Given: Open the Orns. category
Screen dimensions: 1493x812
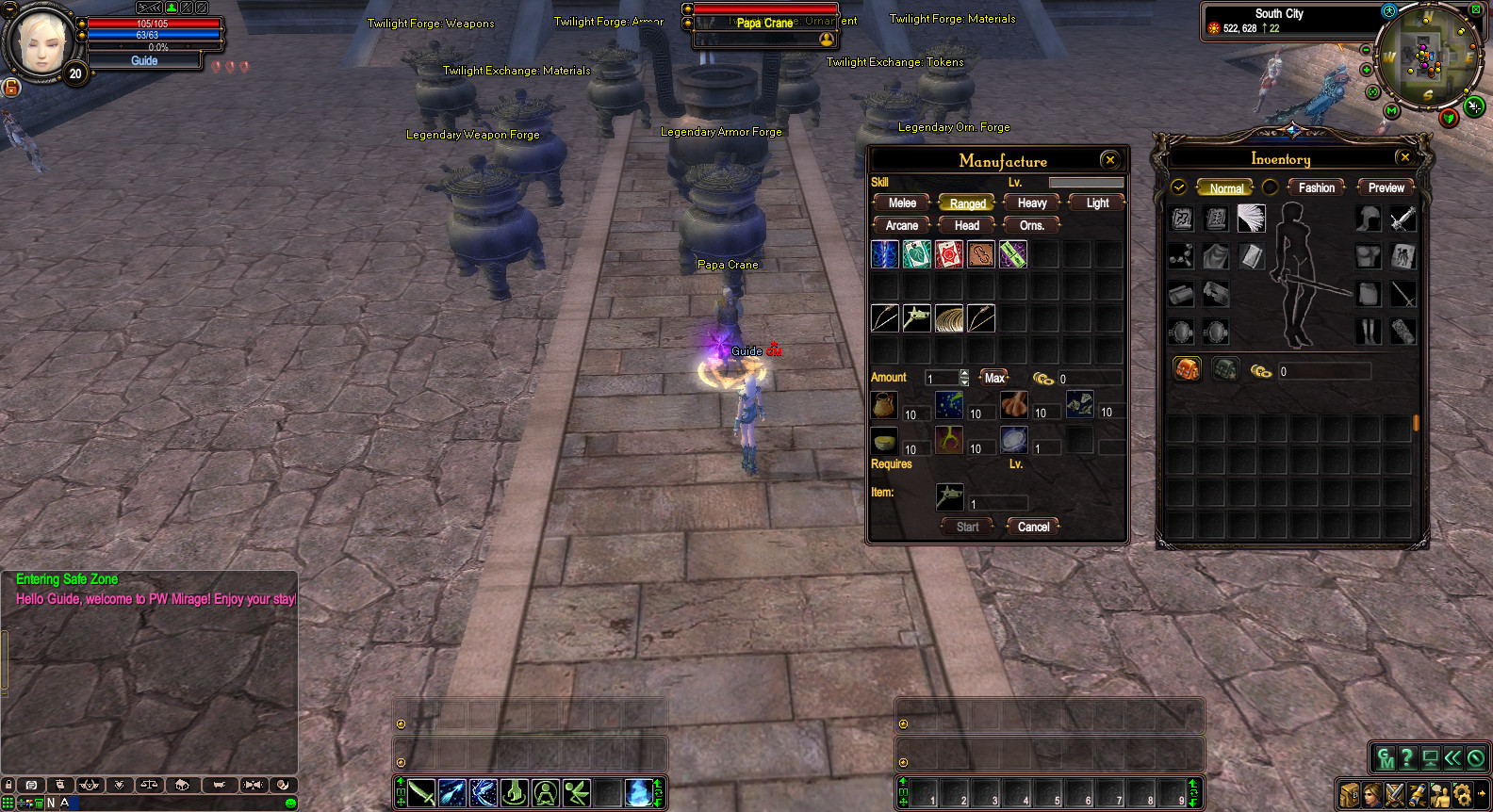Looking at the screenshot, I should click(x=1032, y=226).
